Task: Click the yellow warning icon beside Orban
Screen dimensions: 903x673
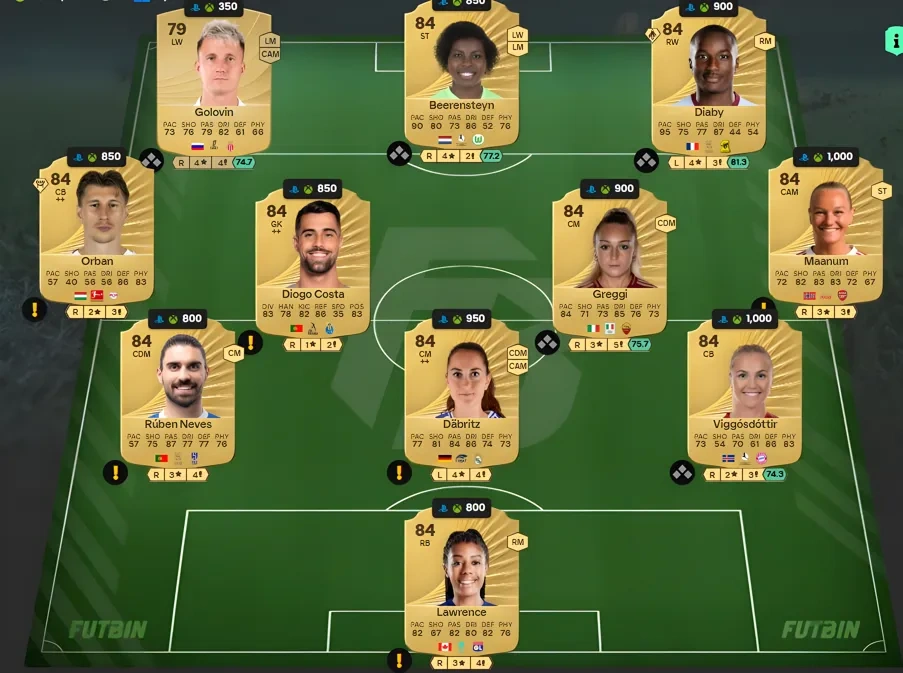Action: point(34,310)
